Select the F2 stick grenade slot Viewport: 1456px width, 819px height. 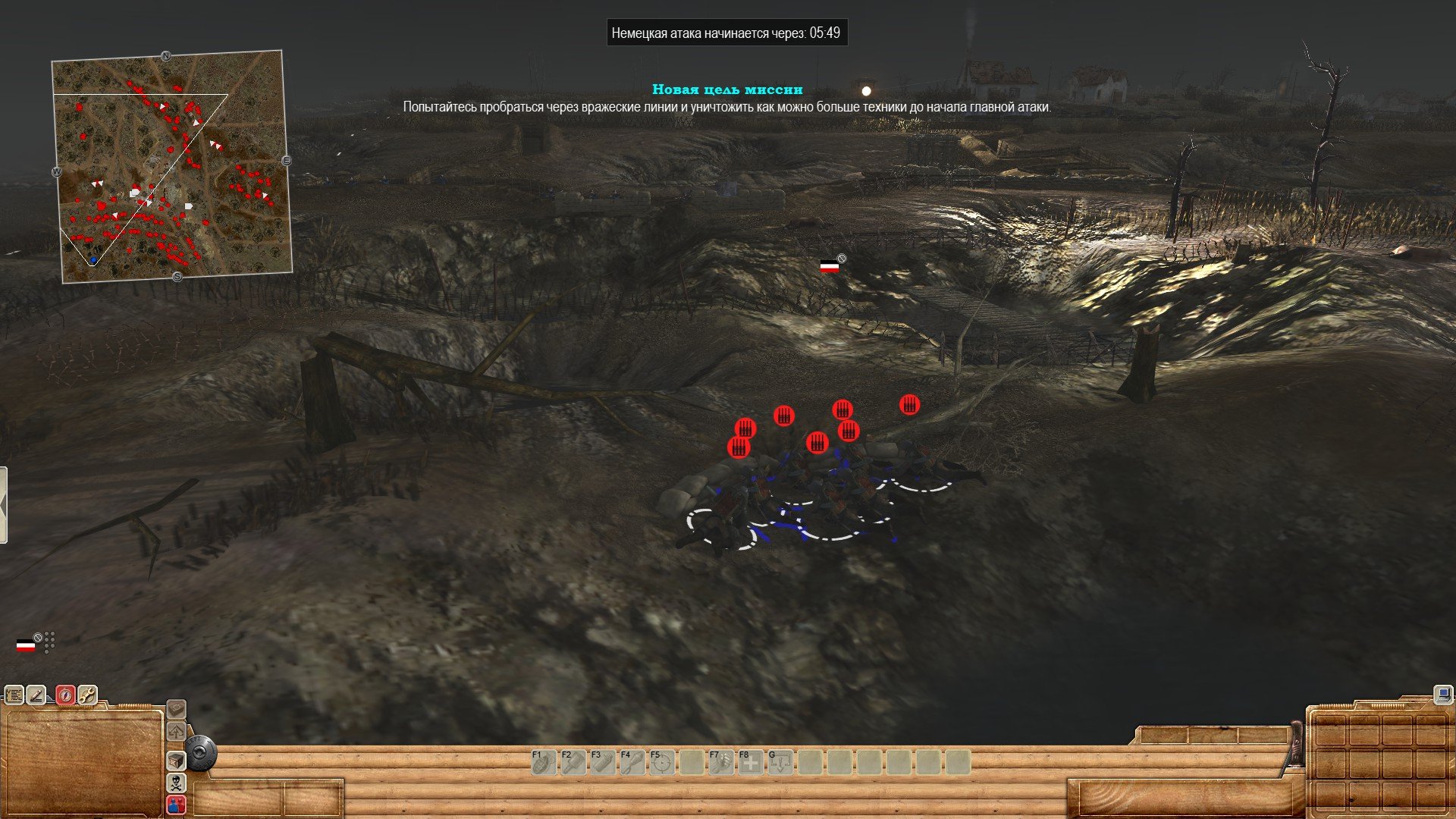573,762
